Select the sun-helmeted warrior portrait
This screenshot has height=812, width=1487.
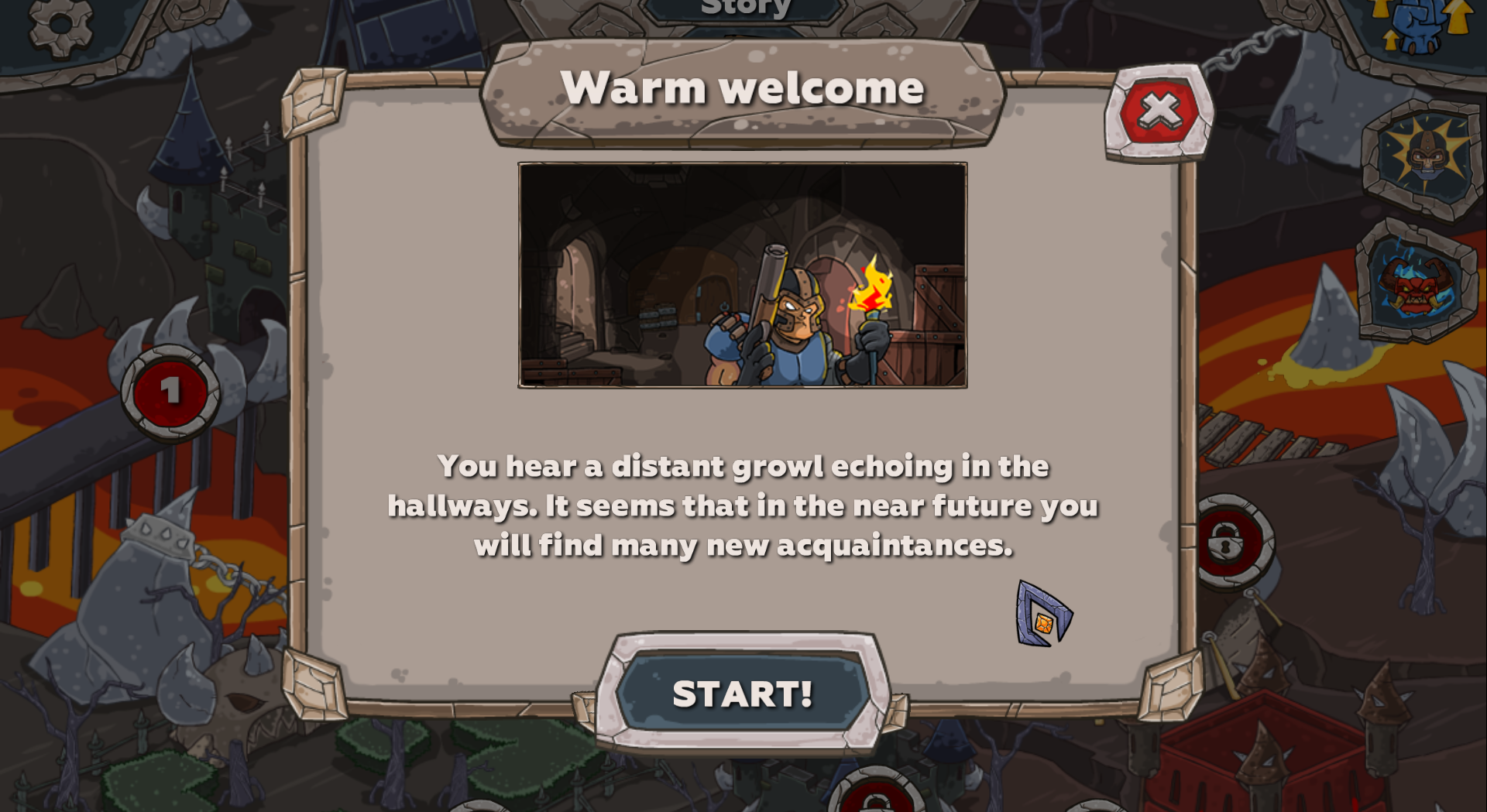click(1423, 161)
